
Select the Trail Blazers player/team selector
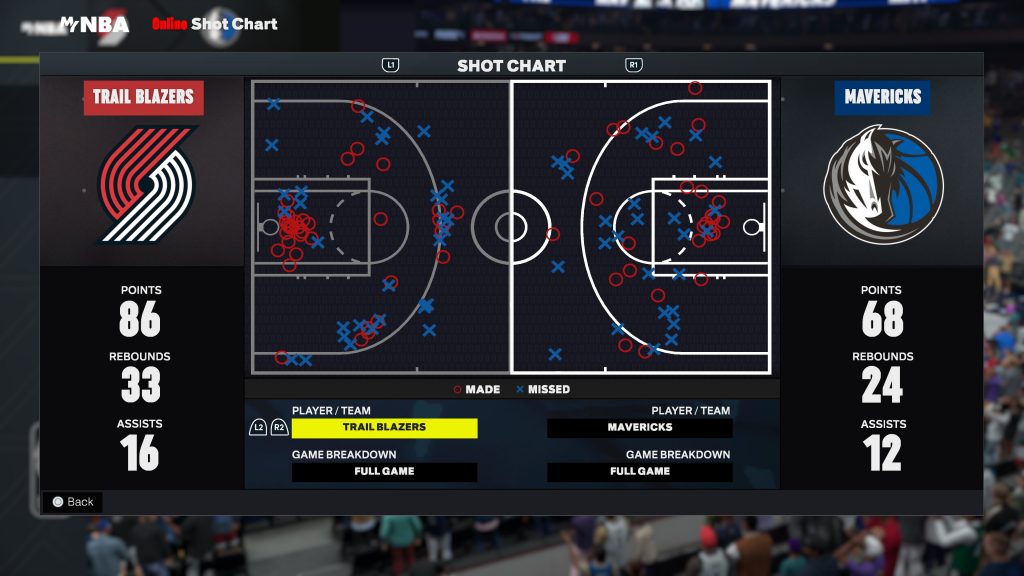click(384, 428)
